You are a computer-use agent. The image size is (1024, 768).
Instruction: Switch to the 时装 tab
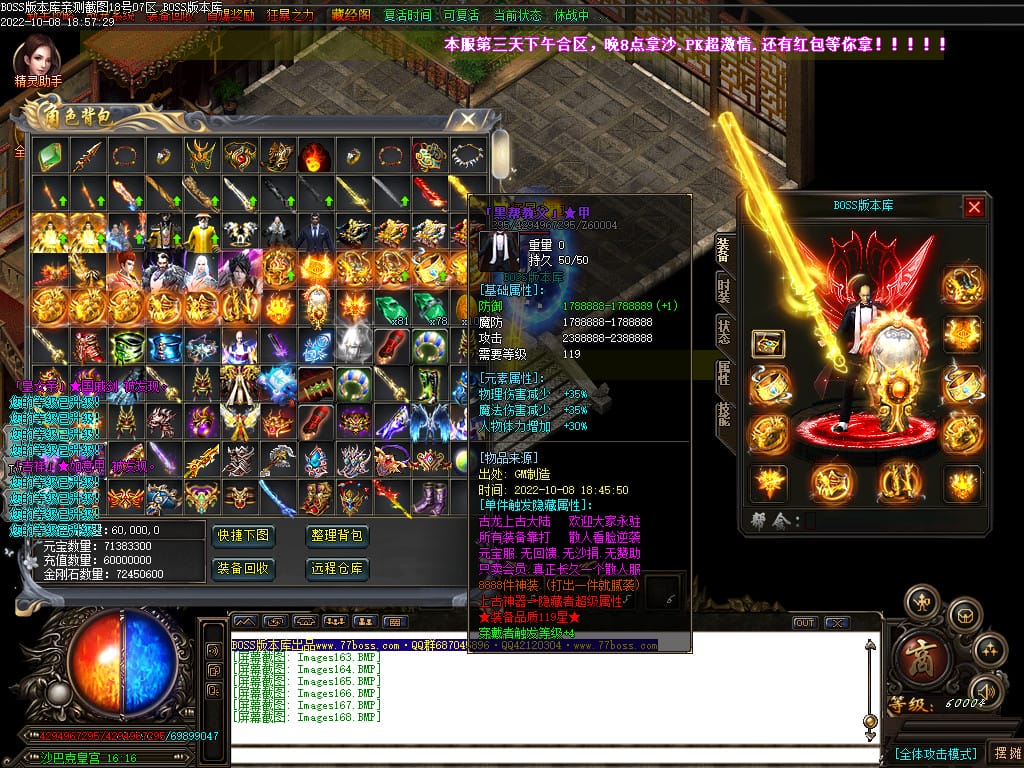724,292
